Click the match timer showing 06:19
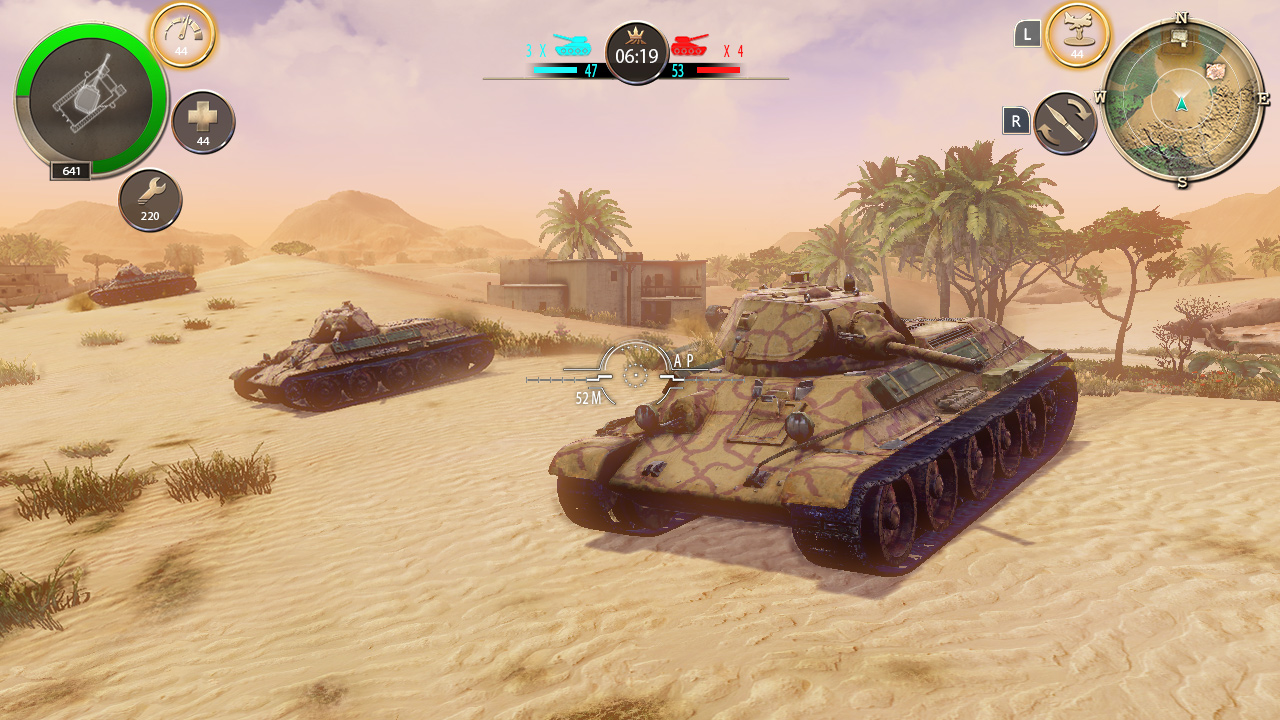This screenshot has height=720, width=1280. [x=636, y=55]
